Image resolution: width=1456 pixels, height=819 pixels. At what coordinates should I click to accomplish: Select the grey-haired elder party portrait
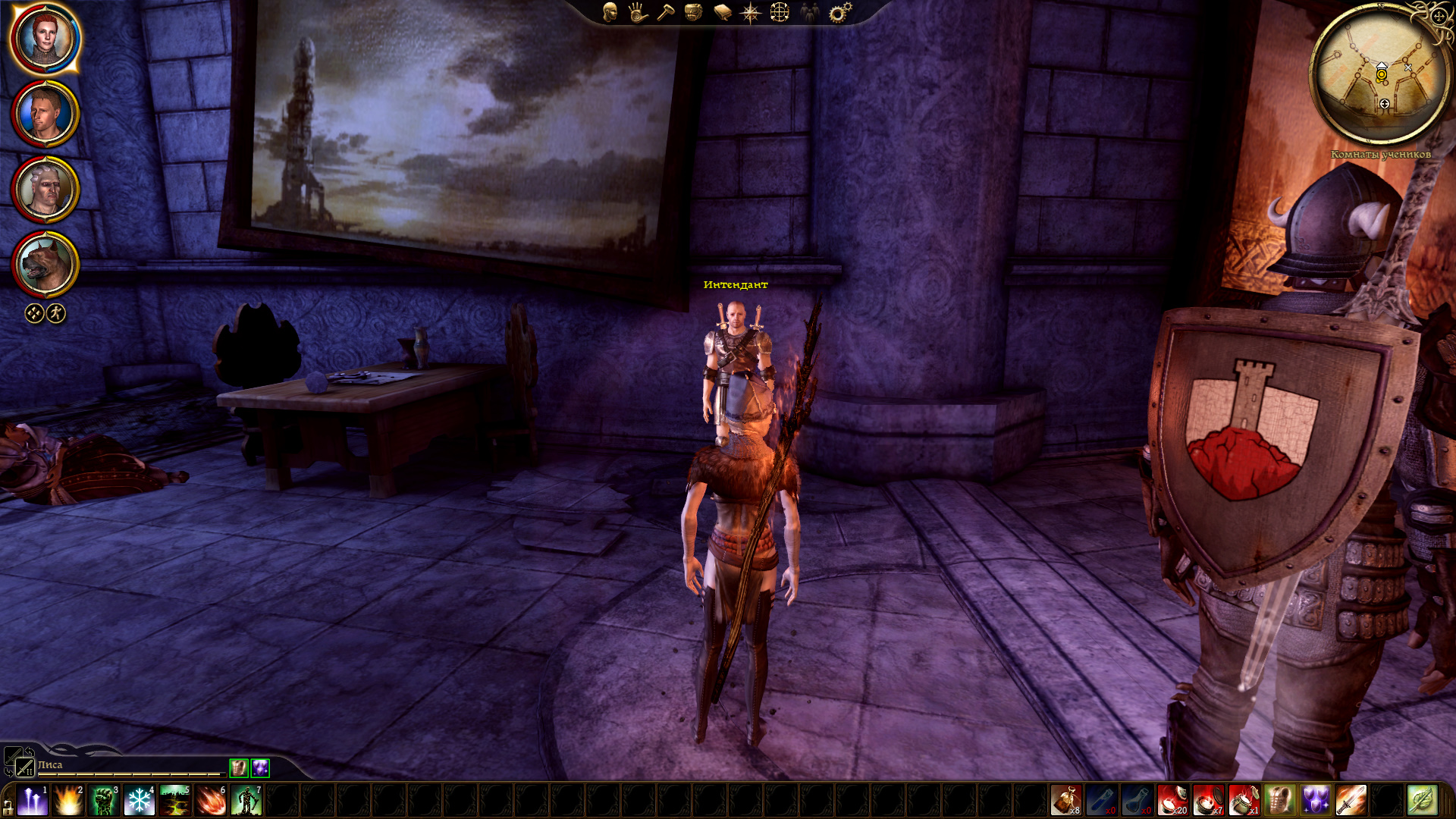(x=45, y=190)
